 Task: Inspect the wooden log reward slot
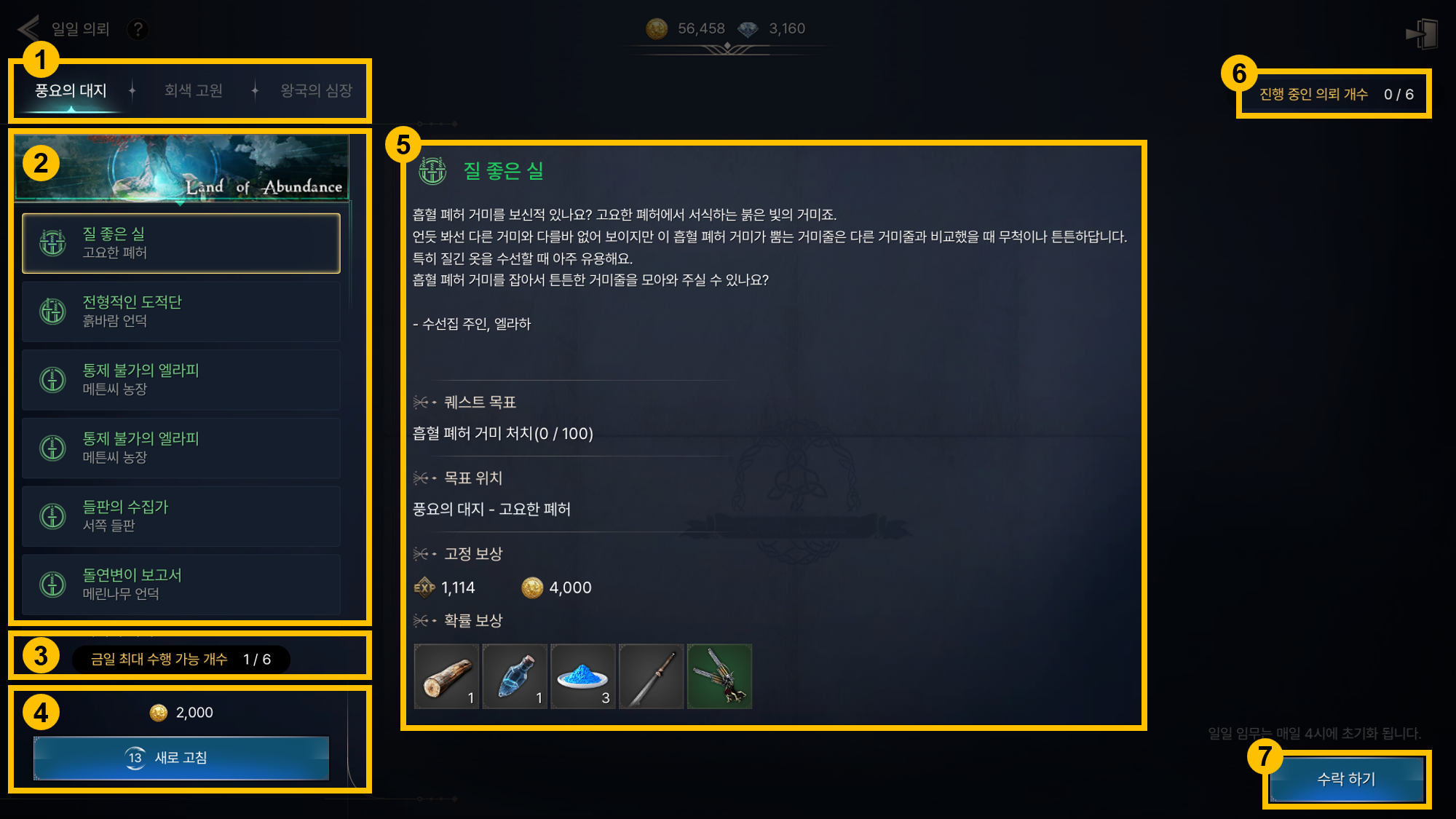[x=446, y=676]
